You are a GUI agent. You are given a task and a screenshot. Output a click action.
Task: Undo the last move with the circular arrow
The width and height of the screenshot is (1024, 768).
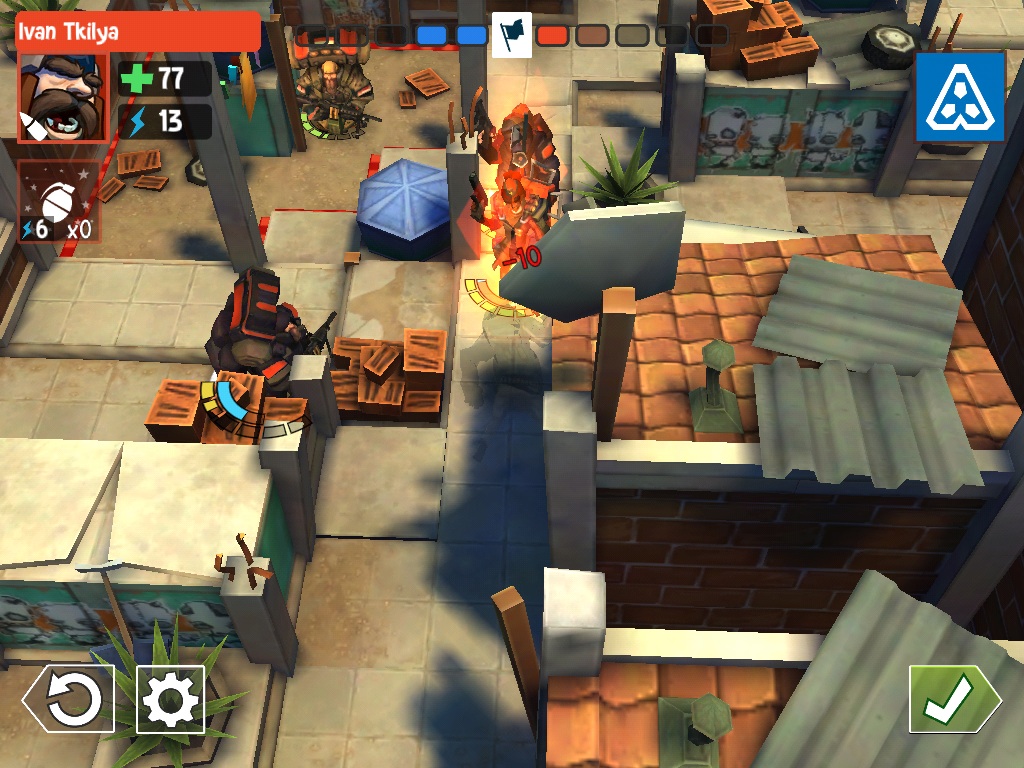coord(68,701)
